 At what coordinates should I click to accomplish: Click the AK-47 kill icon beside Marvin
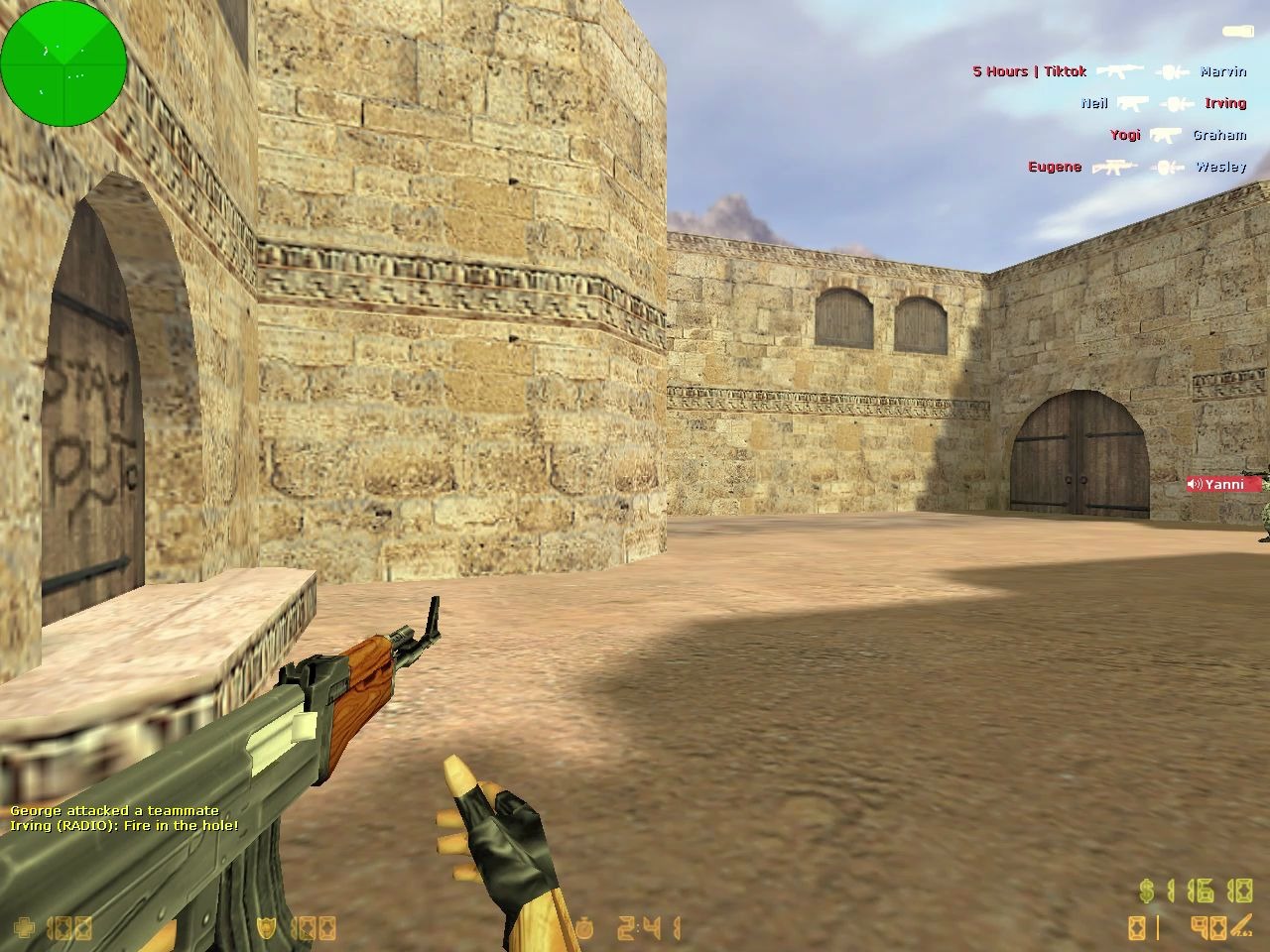coord(1121,71)
